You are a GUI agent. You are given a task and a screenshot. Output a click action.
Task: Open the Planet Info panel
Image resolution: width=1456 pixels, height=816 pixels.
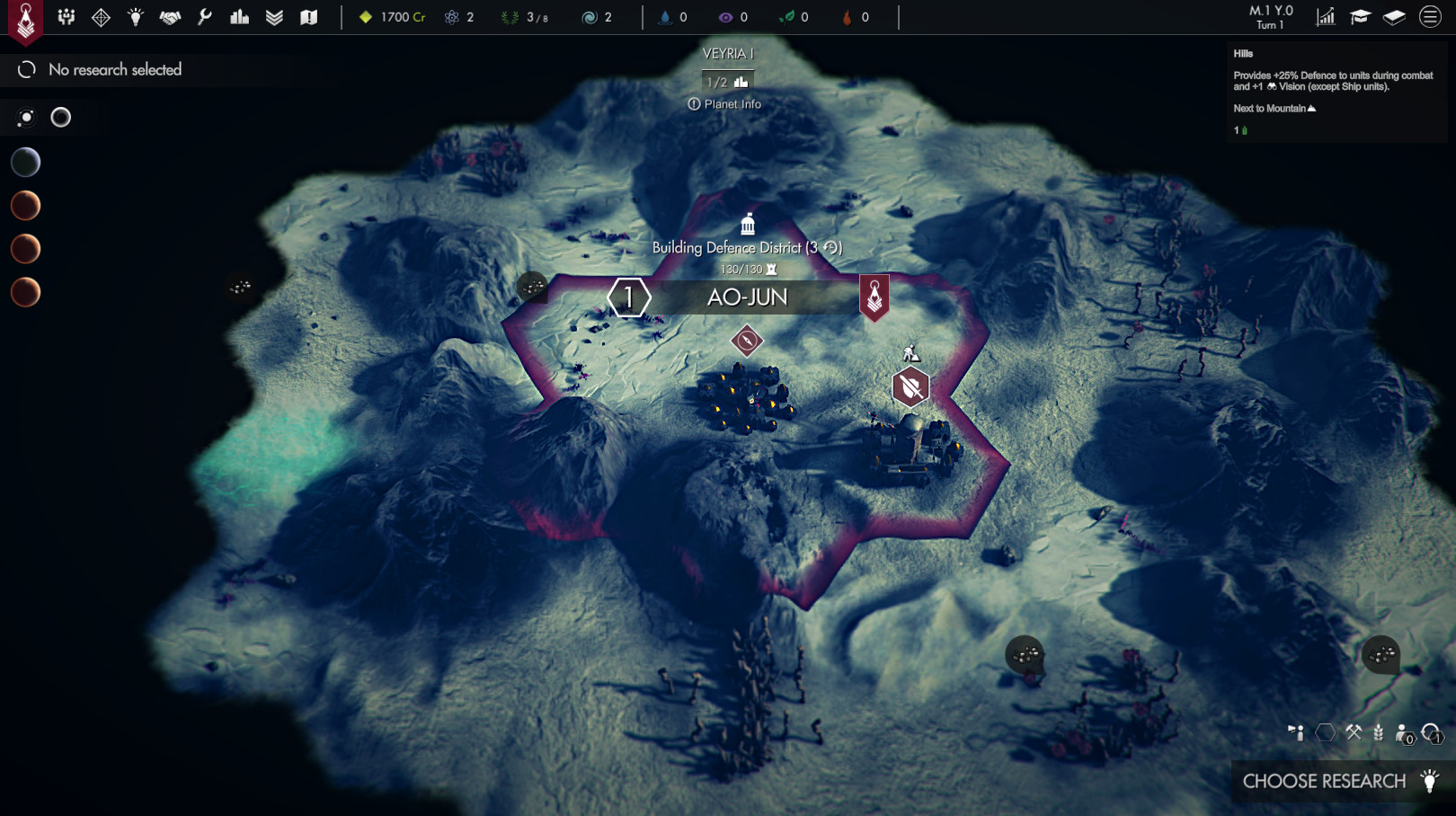click(724, 103)
